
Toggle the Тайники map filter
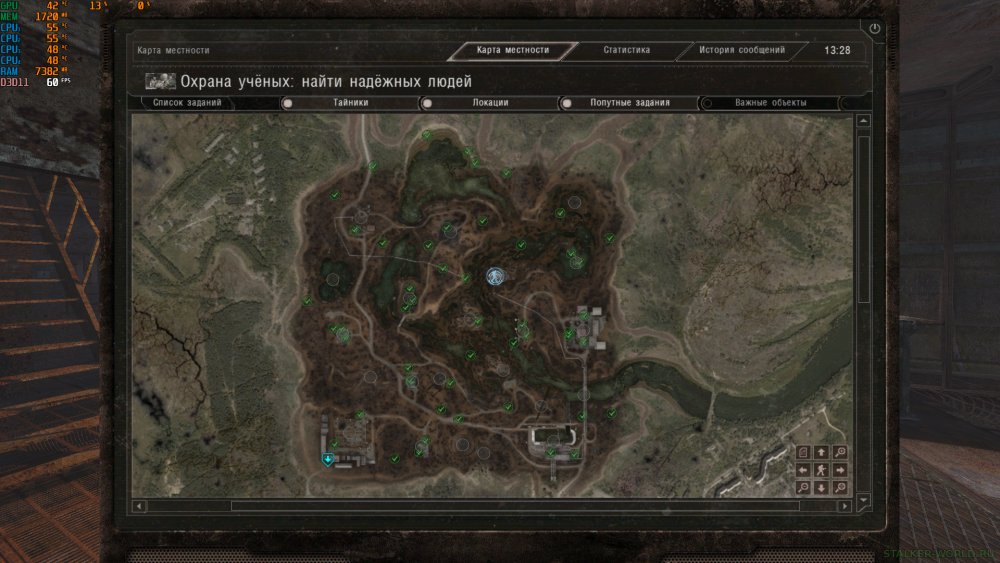click(x=287, y=103)
